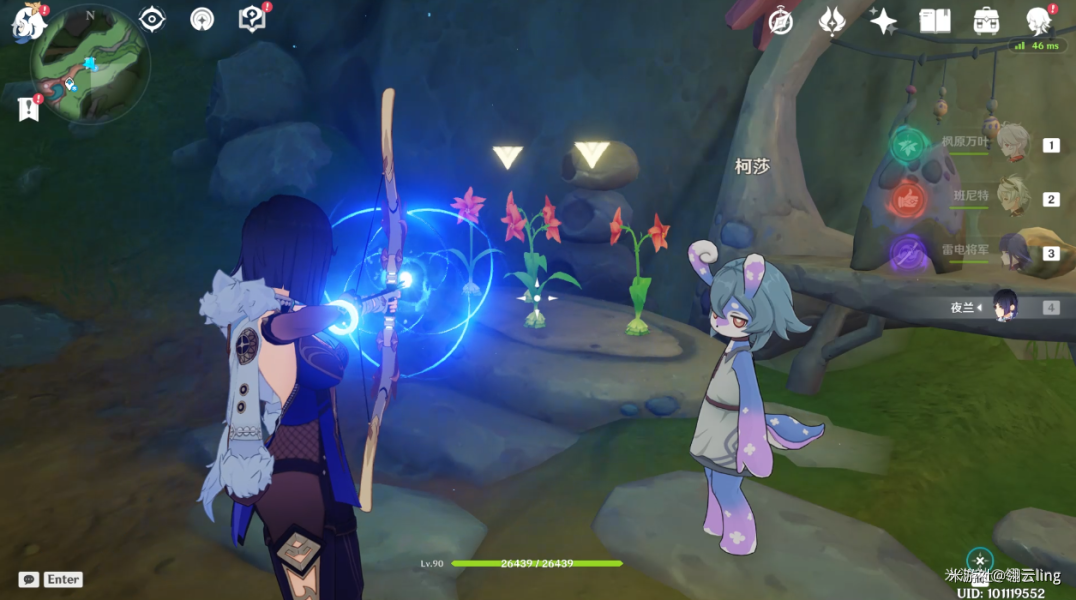The width and height of the screenshot is (1076, 600).
Task: Open the Wish four-pointed star icon
Action: (883, 21)
